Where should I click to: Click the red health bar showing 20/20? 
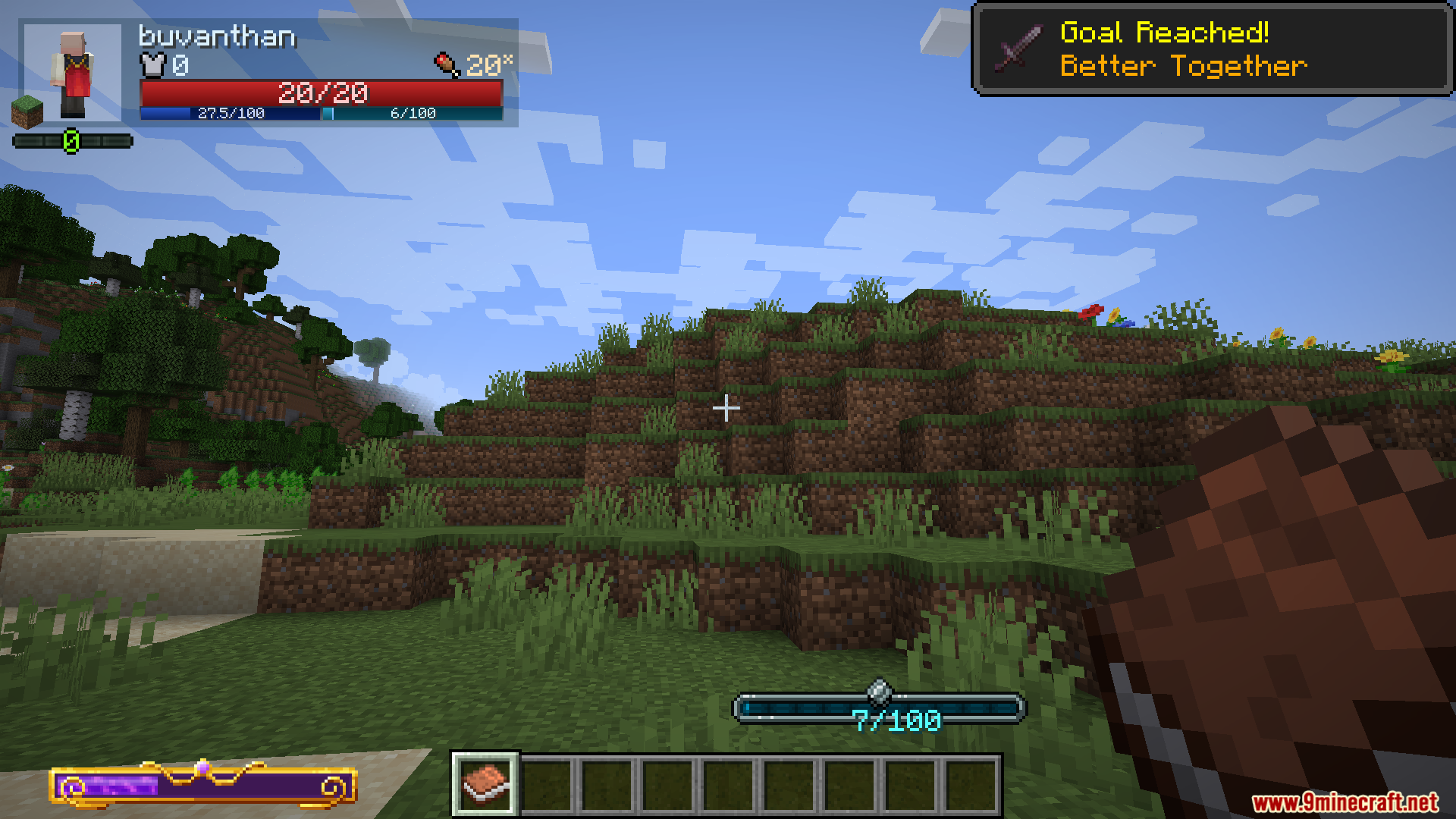[322, 93]
